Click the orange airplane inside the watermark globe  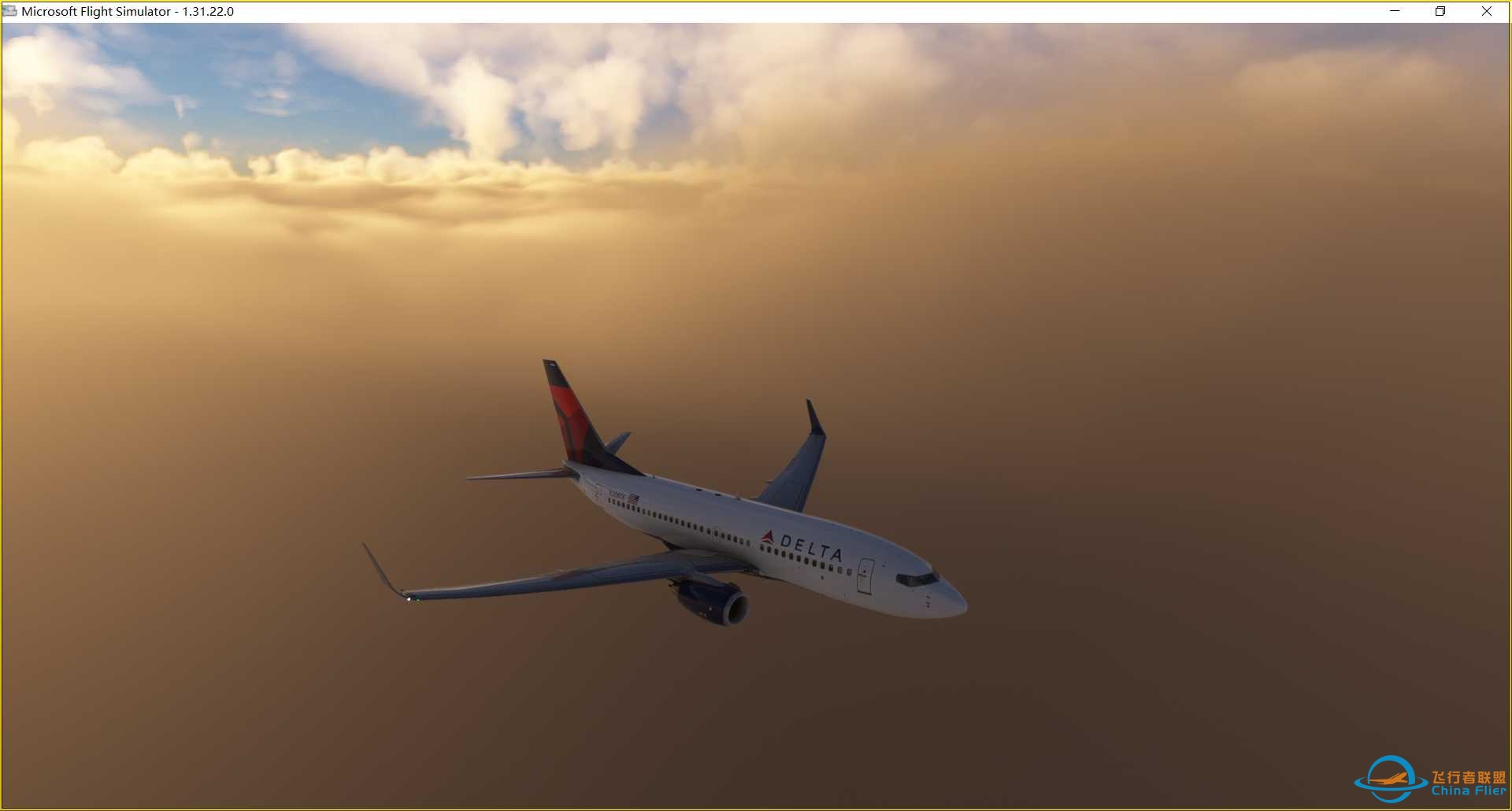point(1391,779)
